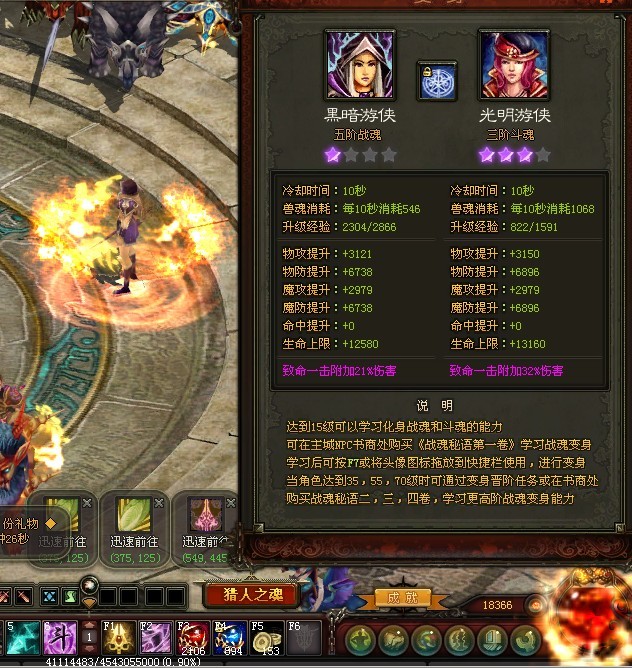The width and height of the screenshot is (632, 668).
Task: Select the Light Ranger (光明游侠) portrait
Action: [x=514, y=65]
